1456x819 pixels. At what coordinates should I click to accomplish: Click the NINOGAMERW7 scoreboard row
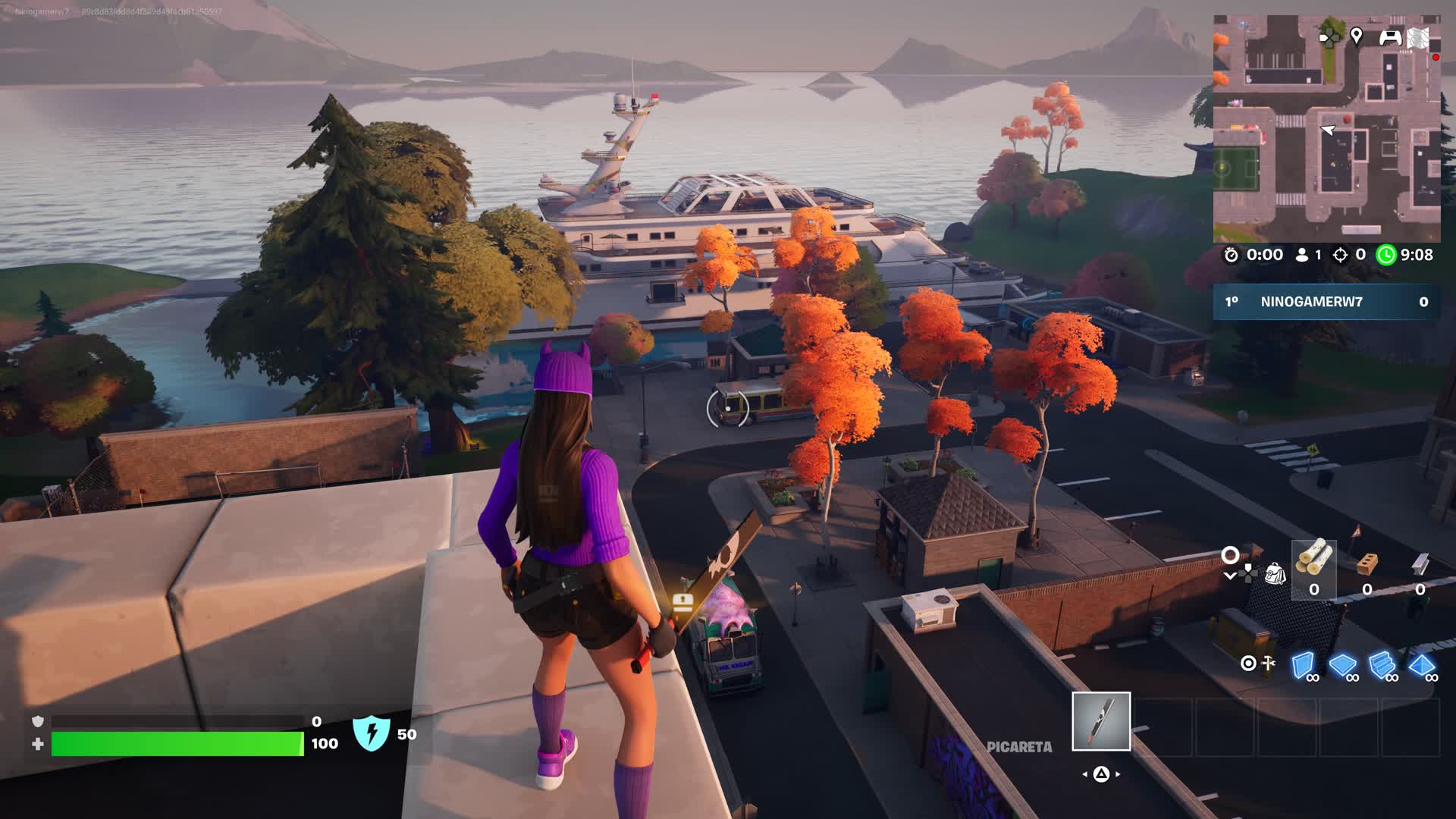(x=1326, y=302)
